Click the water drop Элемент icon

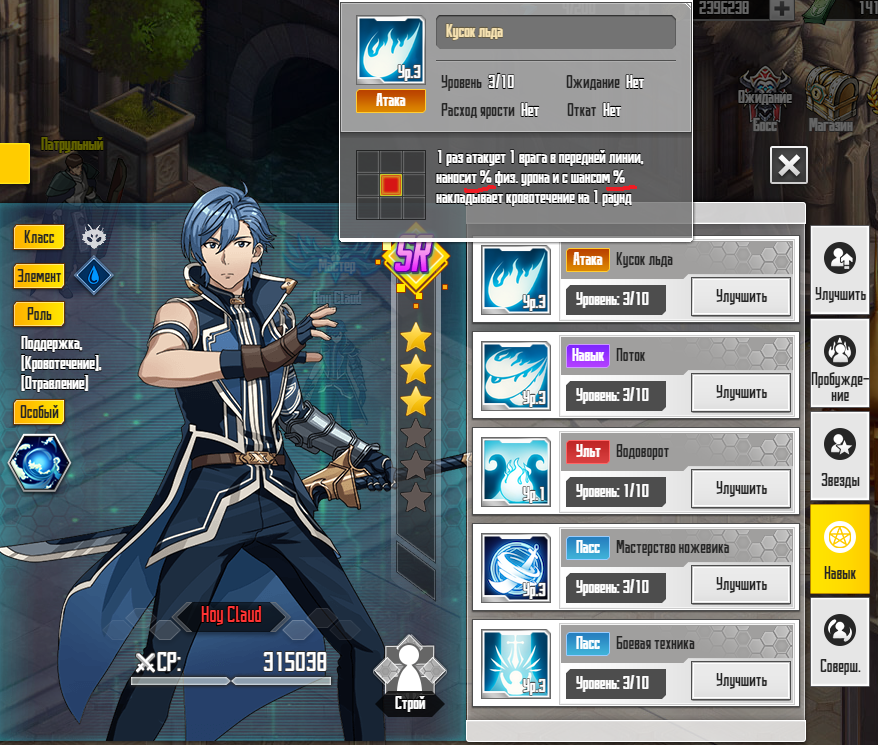[x=94, y=276]
